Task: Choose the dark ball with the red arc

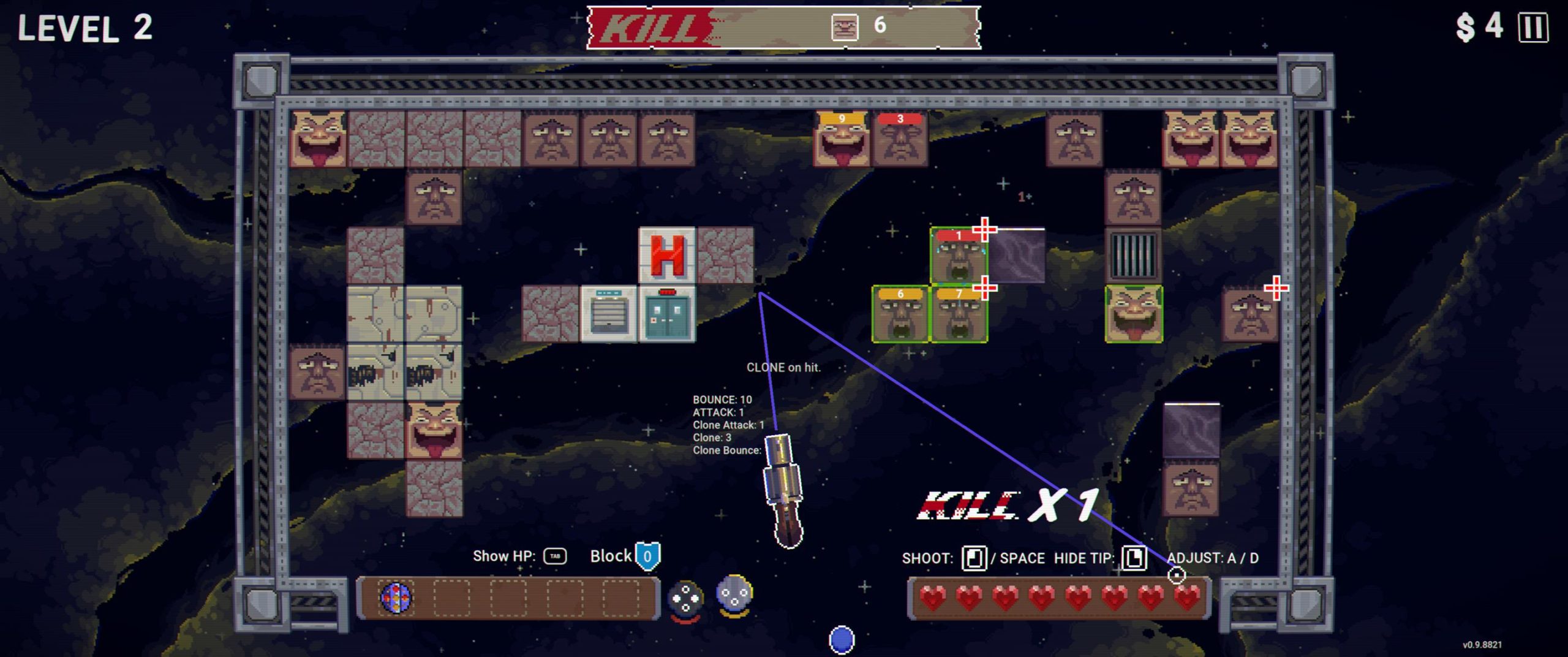Action: (685, 599)
